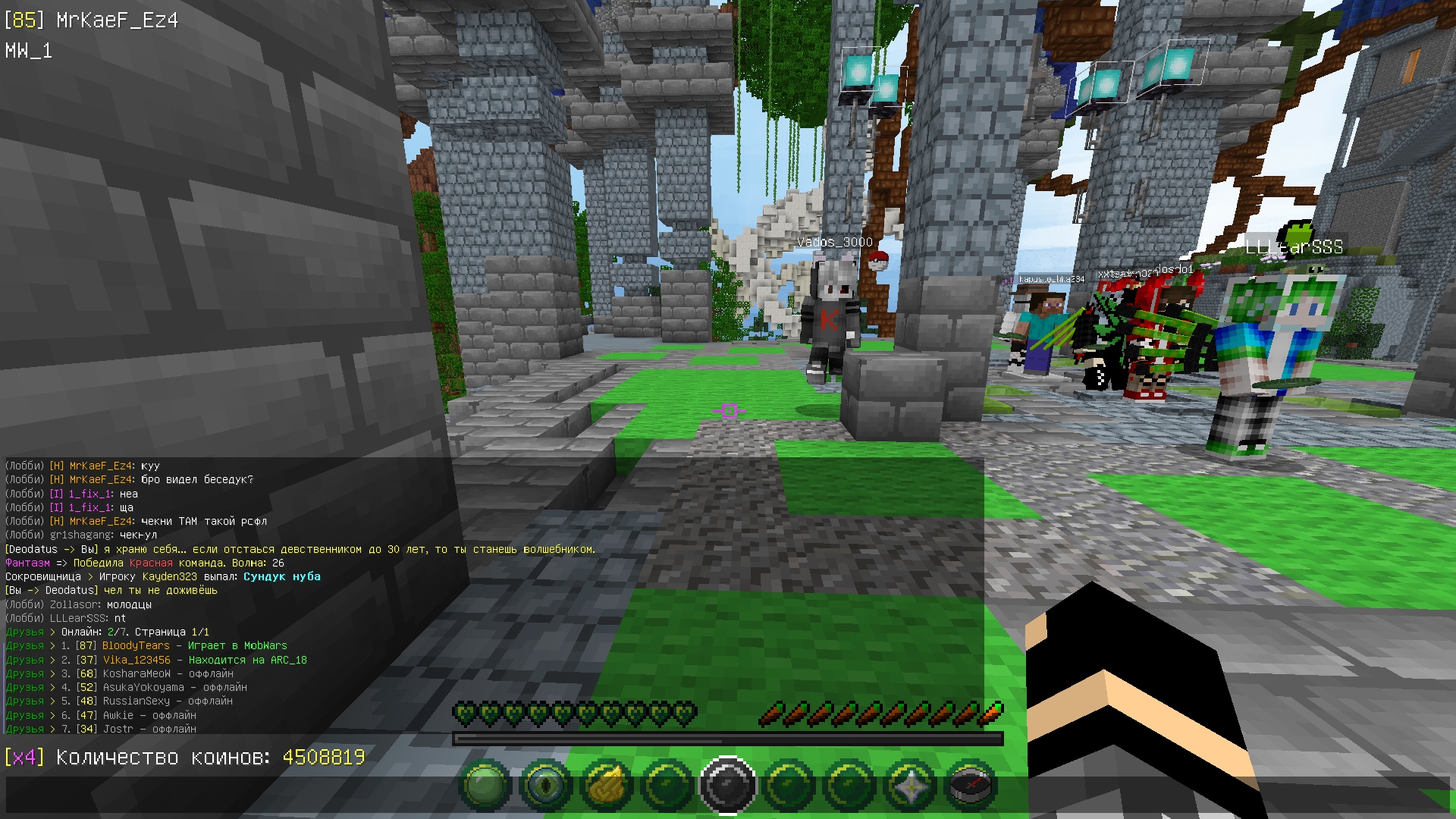Click the LLLearSSS lobby chat message
Image resolution: width=1456 pixels, height=819 pixels.
click(65, 618)
